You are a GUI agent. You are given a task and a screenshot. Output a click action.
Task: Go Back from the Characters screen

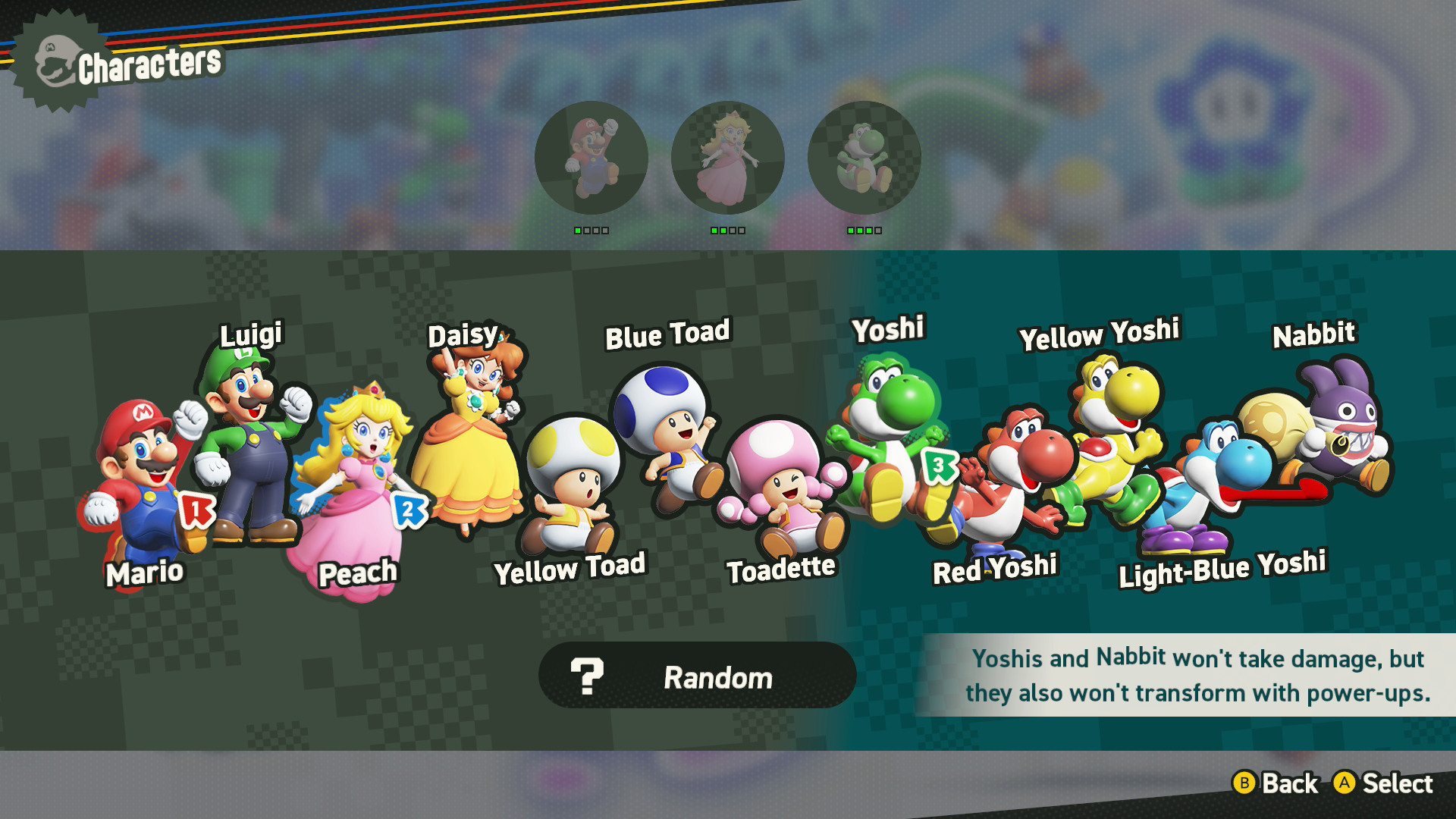[x=1276, y=783]
